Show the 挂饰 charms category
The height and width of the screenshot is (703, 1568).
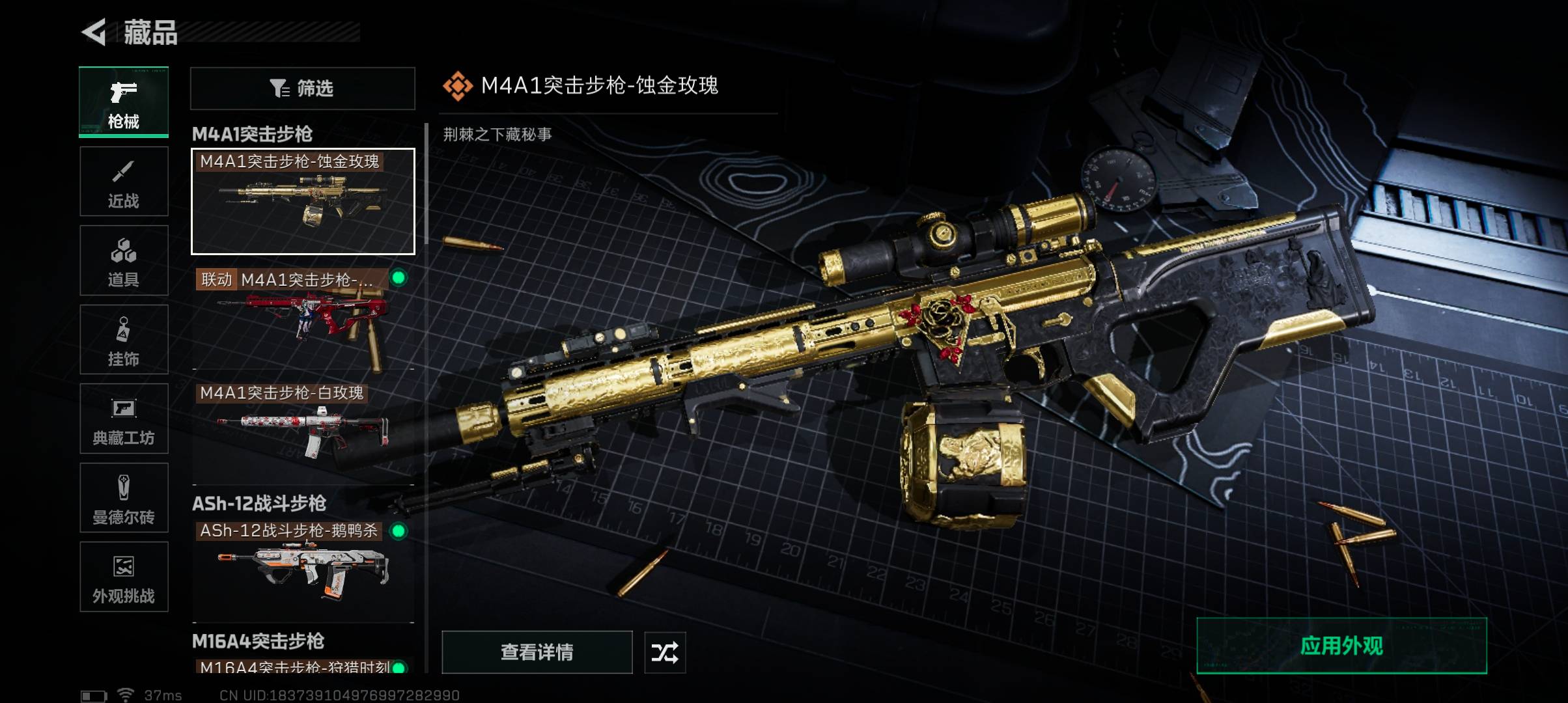click(x=124, y=340)
